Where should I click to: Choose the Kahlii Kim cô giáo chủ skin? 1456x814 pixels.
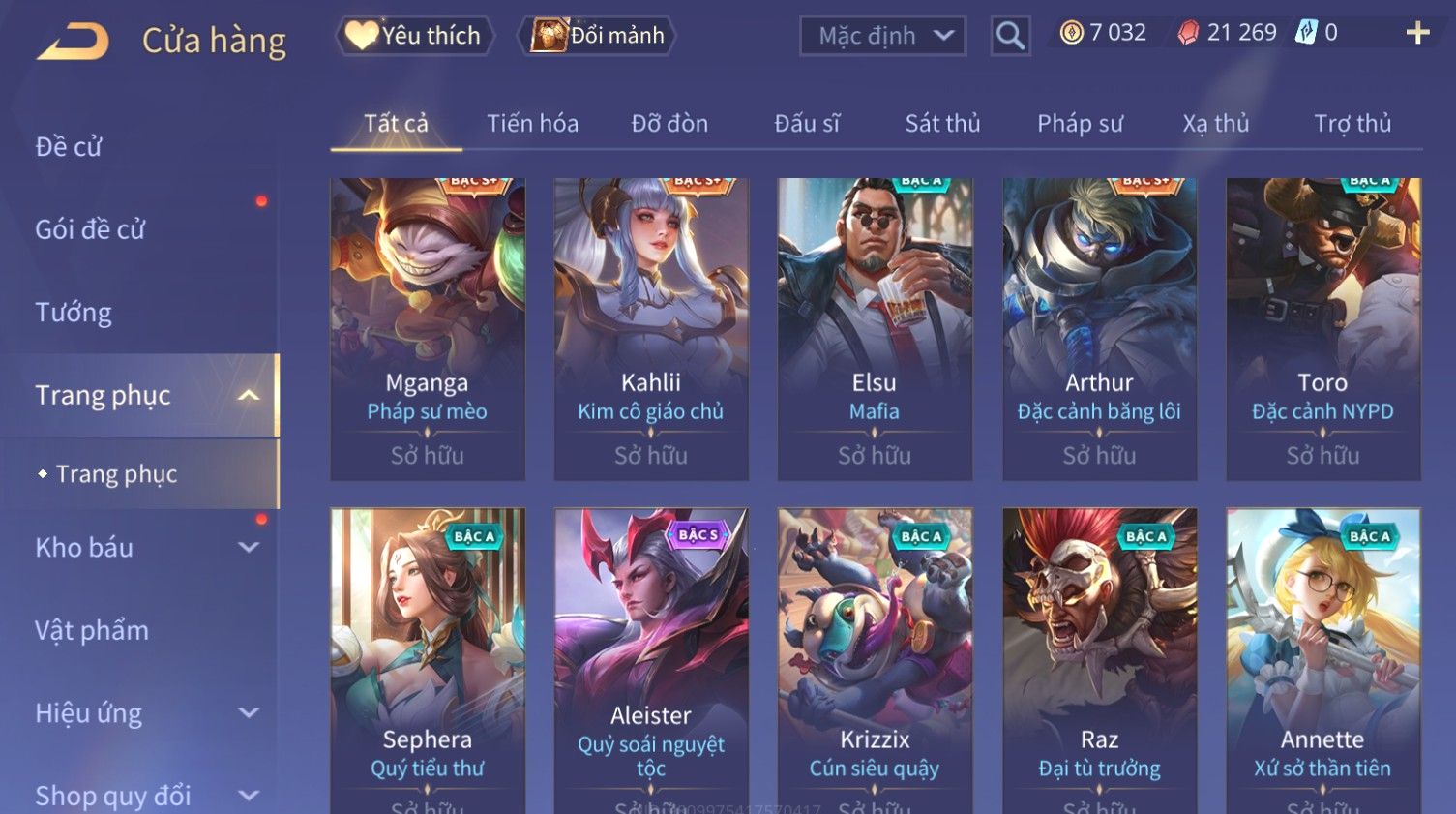click(x=651, y=329)
